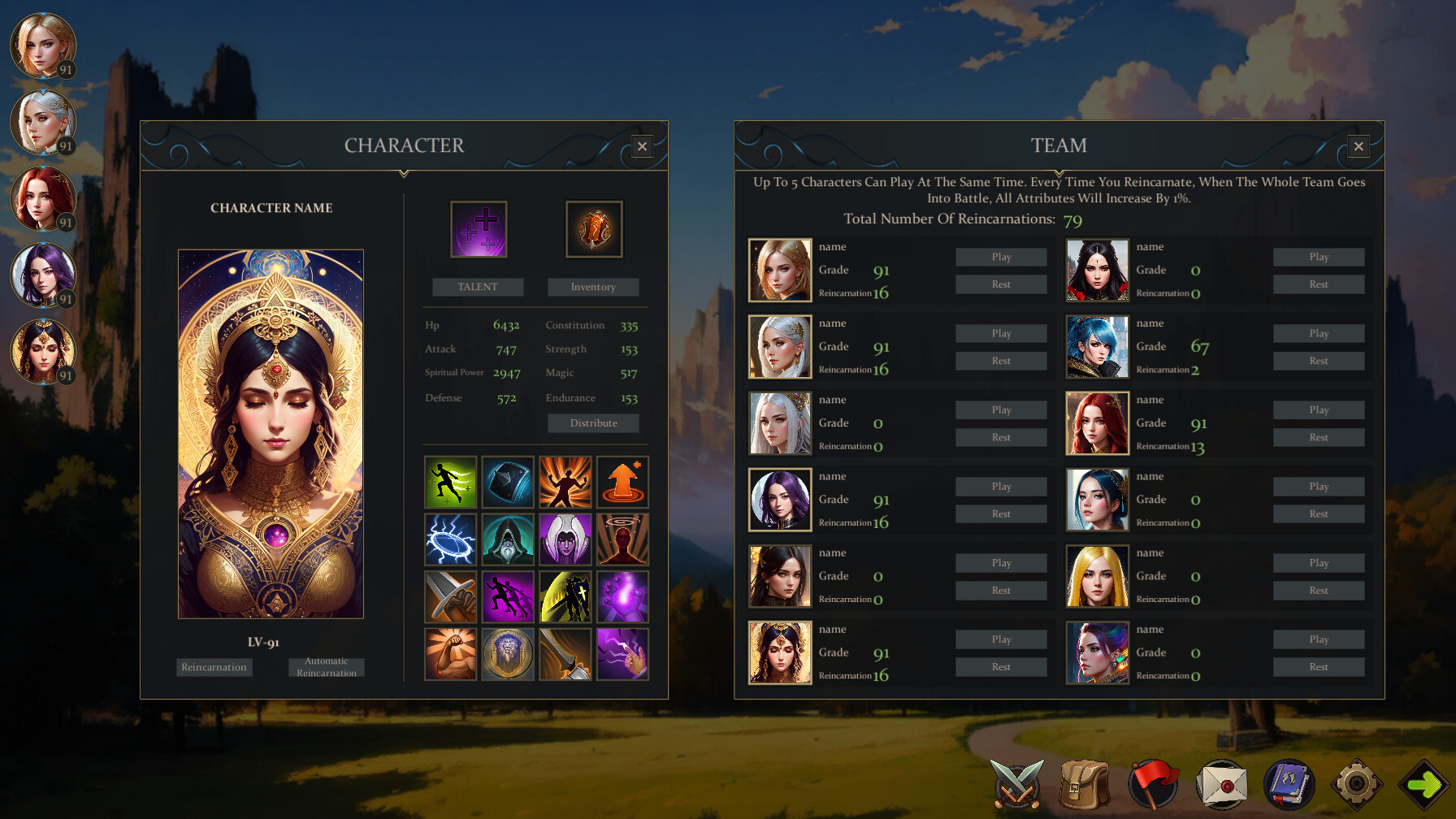1456x819 pixels.
Task: Select the flexing arm strength skill
Action: point(450,652)
